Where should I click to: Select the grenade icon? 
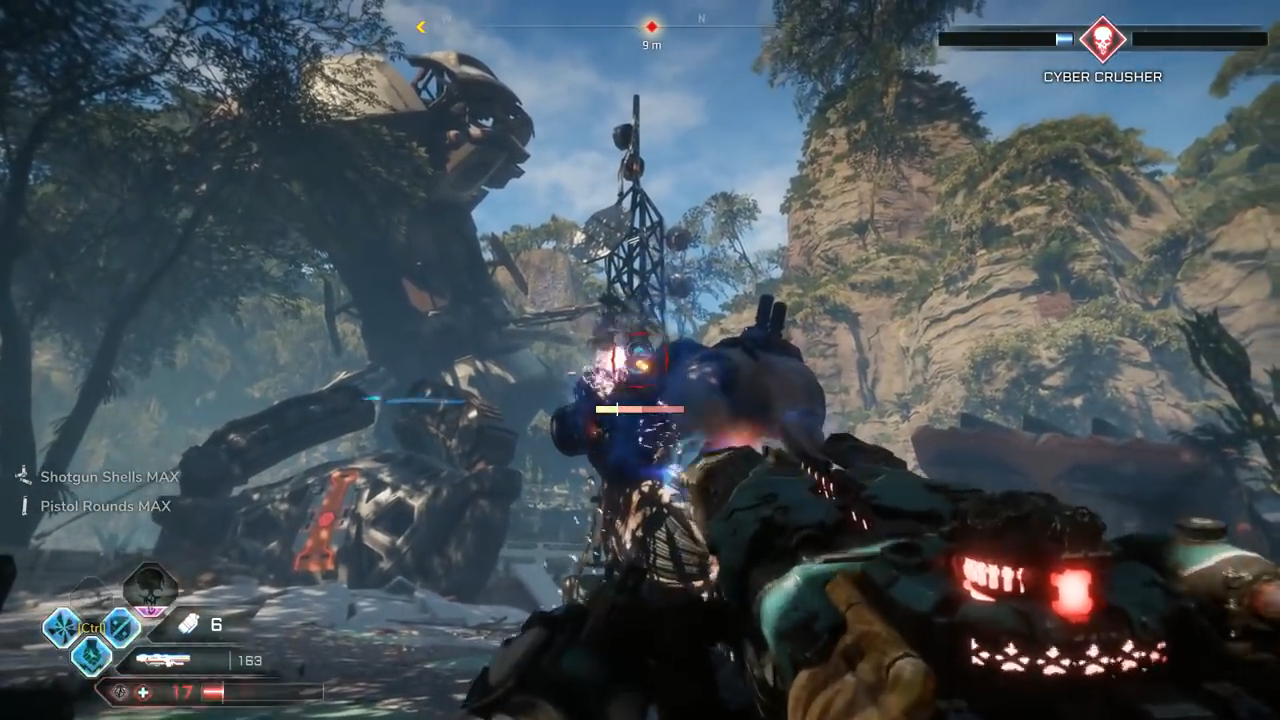[188, 625]
